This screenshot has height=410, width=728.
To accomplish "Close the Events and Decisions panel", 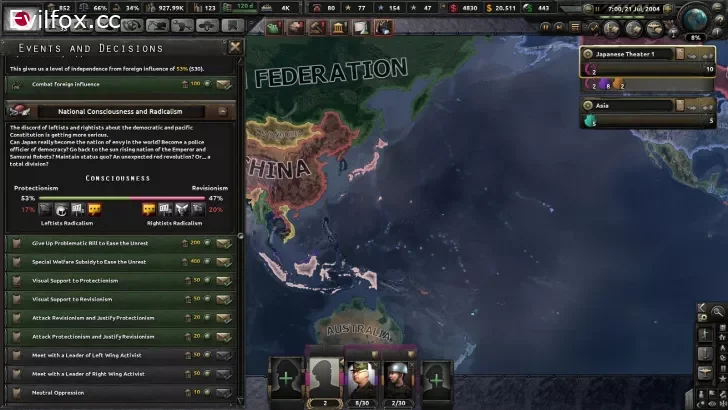I will (235, 47).
